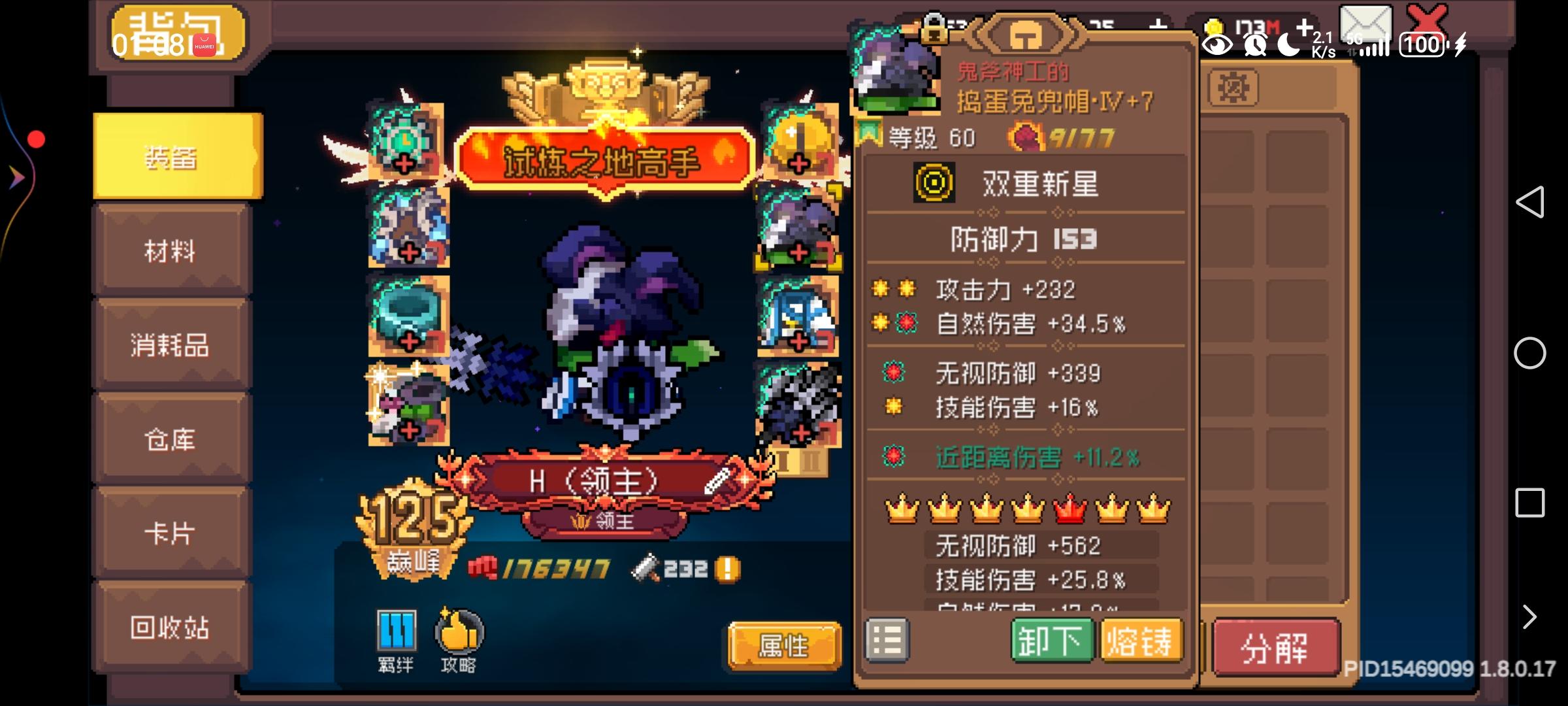Click the gear icon on the right panel
This screenshot has width=1568, height=706.
(1234, 88)
